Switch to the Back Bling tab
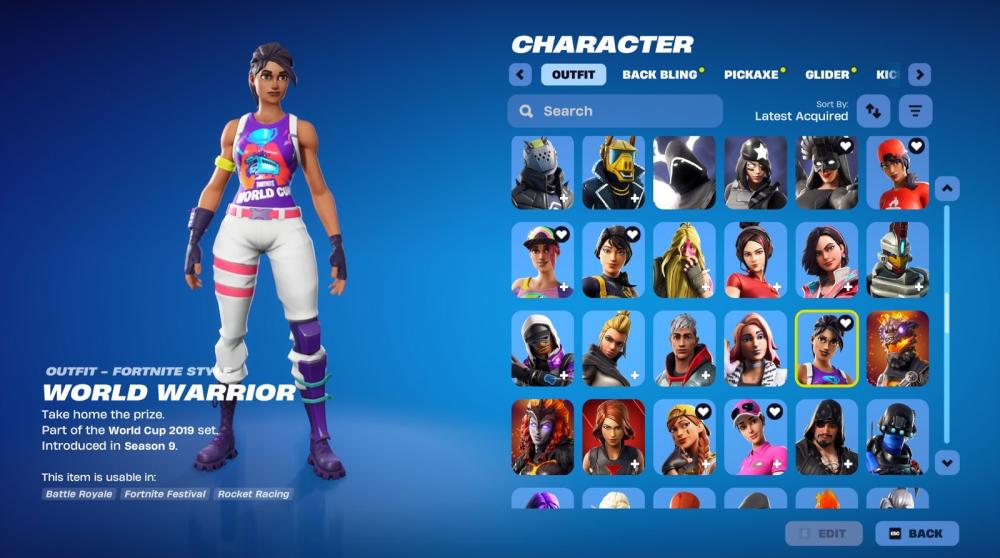This screenshot has width=1000, height=558. [x=662, y=75]
